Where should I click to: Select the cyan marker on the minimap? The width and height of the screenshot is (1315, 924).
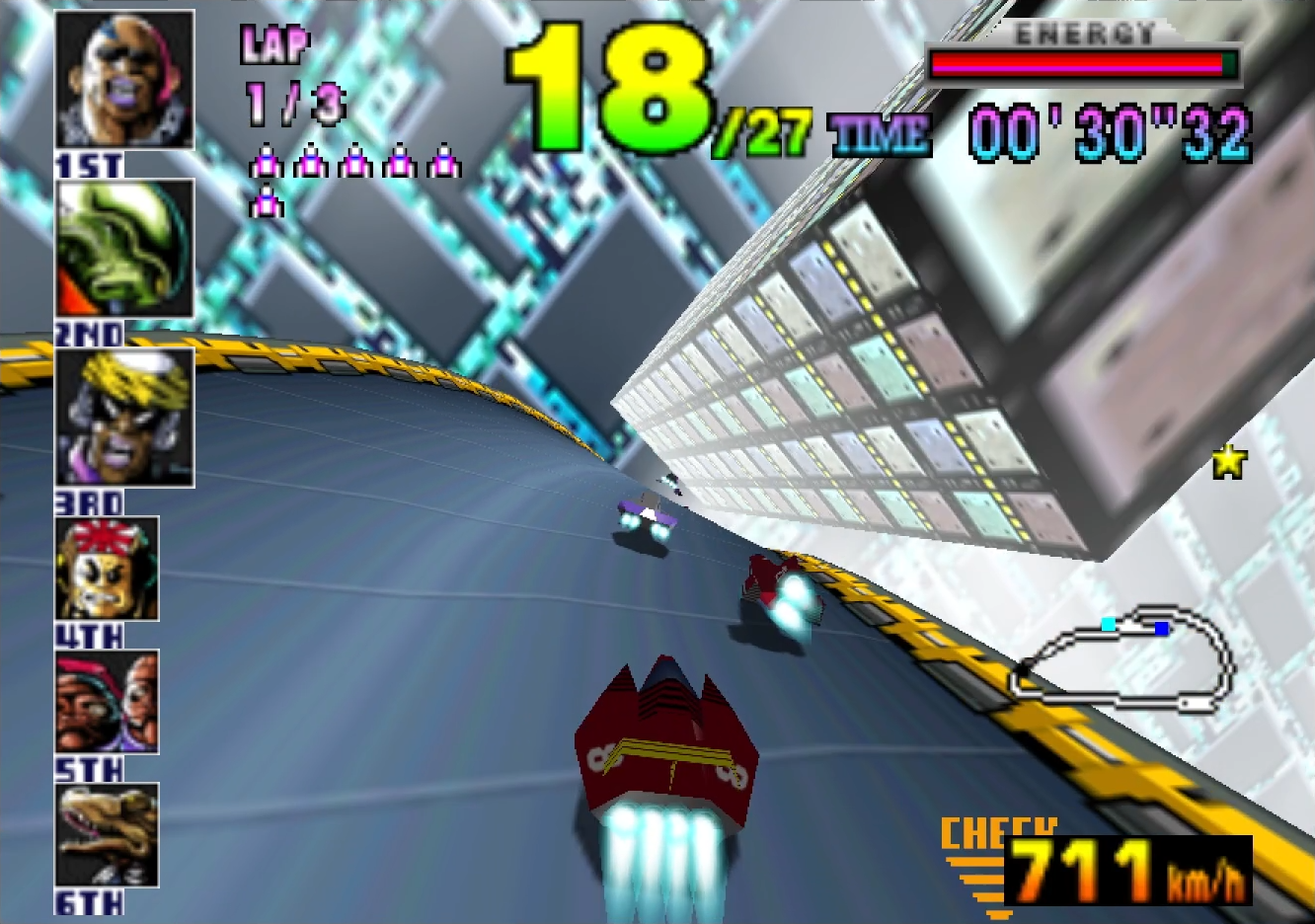(1109, 624)
